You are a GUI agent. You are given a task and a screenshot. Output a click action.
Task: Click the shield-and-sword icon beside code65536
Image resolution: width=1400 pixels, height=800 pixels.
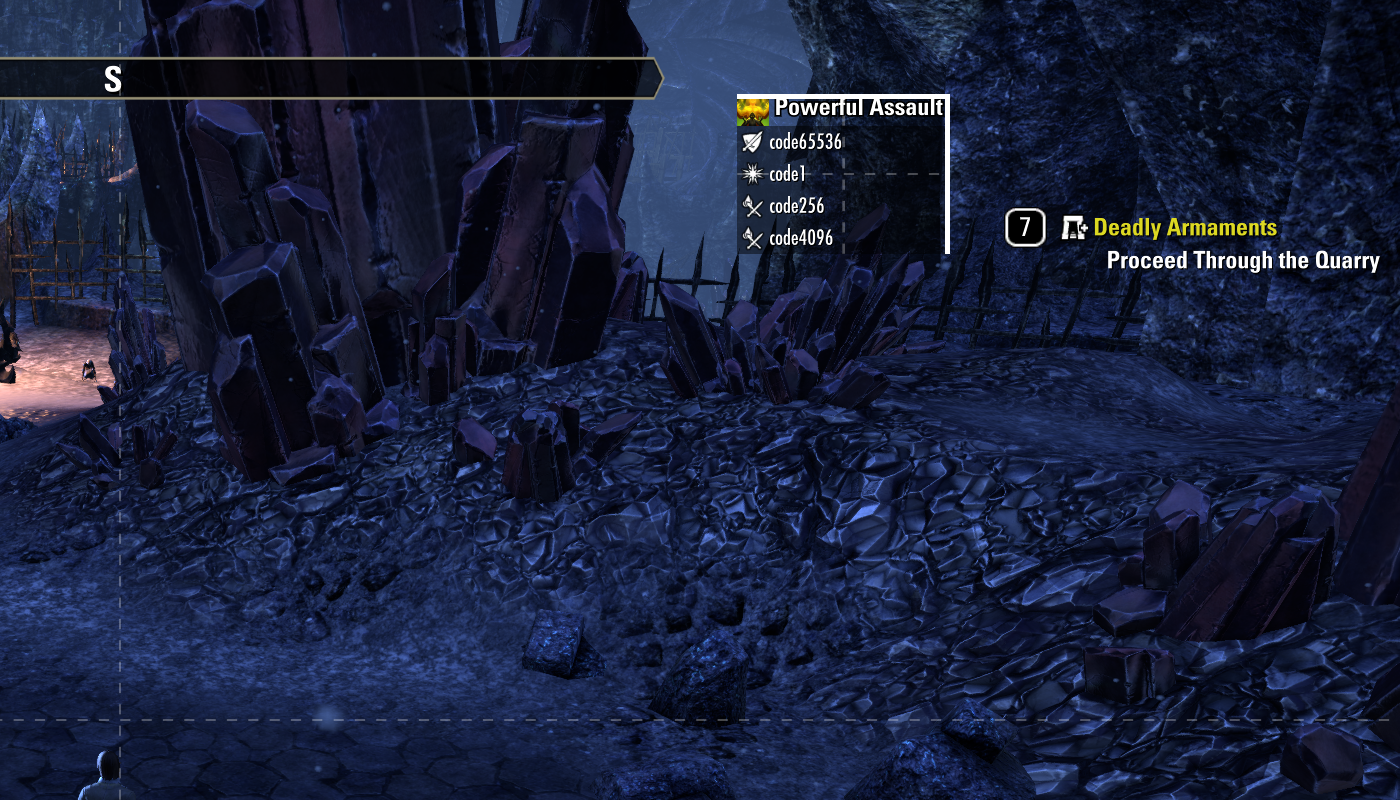751,141
